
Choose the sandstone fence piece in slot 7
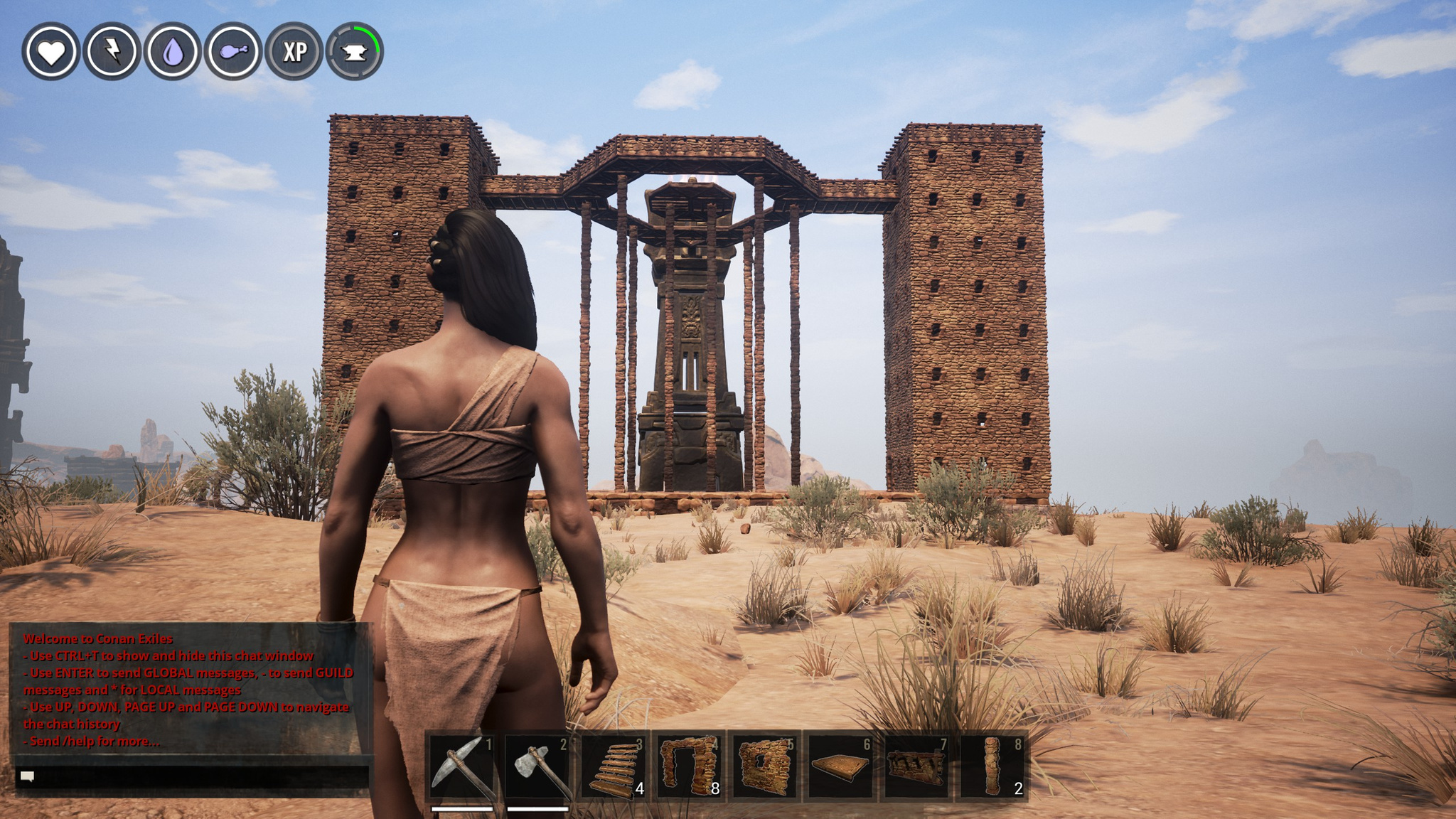pyautogui.click(x=917, y=766)
